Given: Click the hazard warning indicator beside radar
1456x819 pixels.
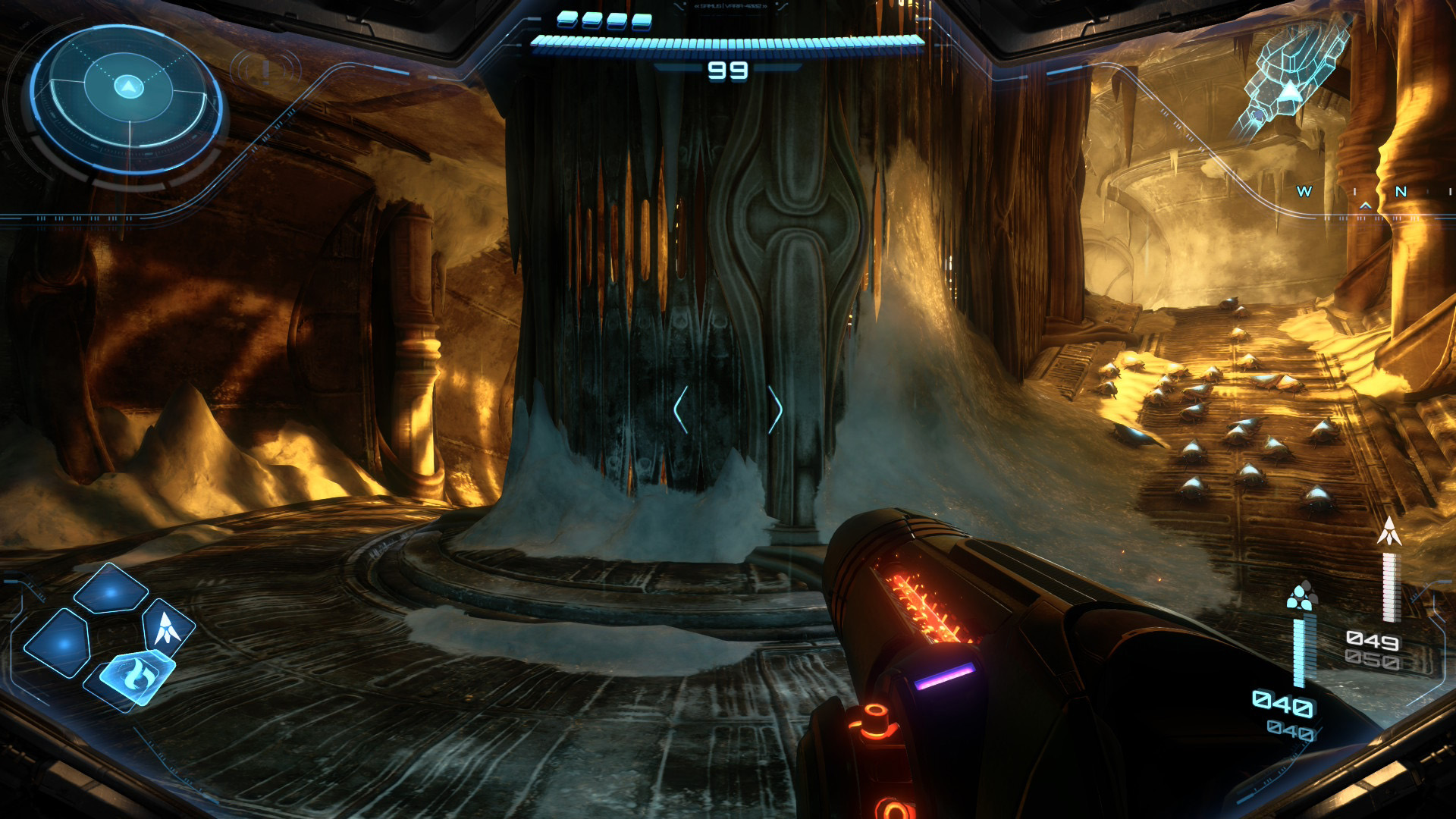Looking at the screenshot, I should tap(266, 70).
